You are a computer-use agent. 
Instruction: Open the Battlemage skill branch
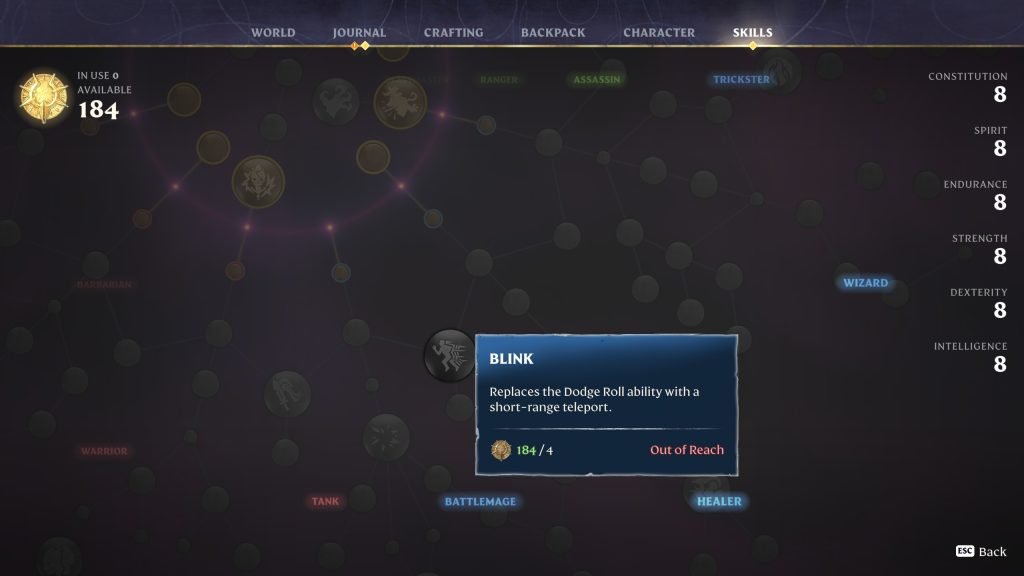480,501
